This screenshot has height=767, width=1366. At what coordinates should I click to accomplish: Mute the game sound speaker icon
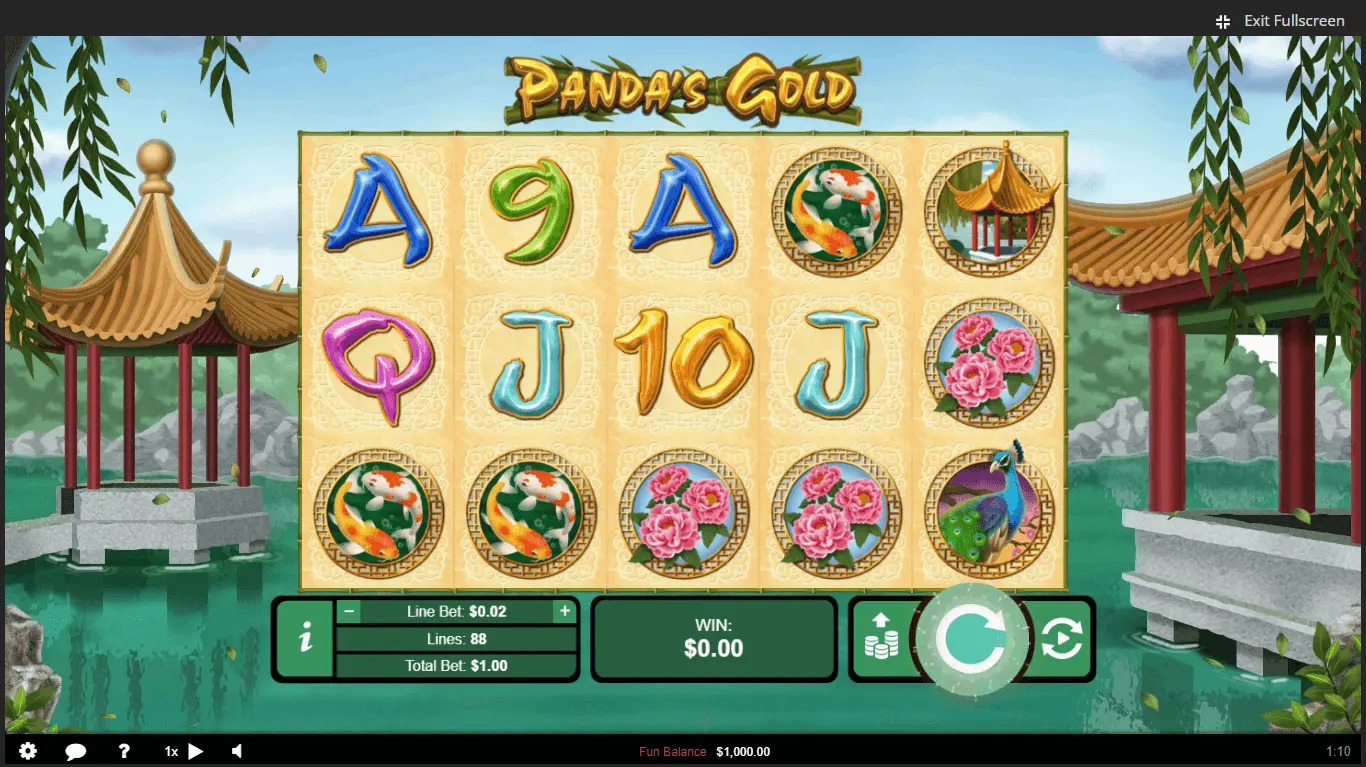(238, 751)
